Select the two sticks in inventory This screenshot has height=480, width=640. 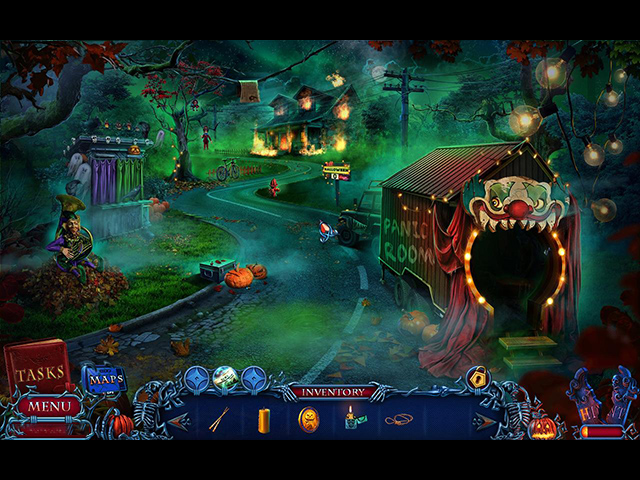tap(219, 420)
